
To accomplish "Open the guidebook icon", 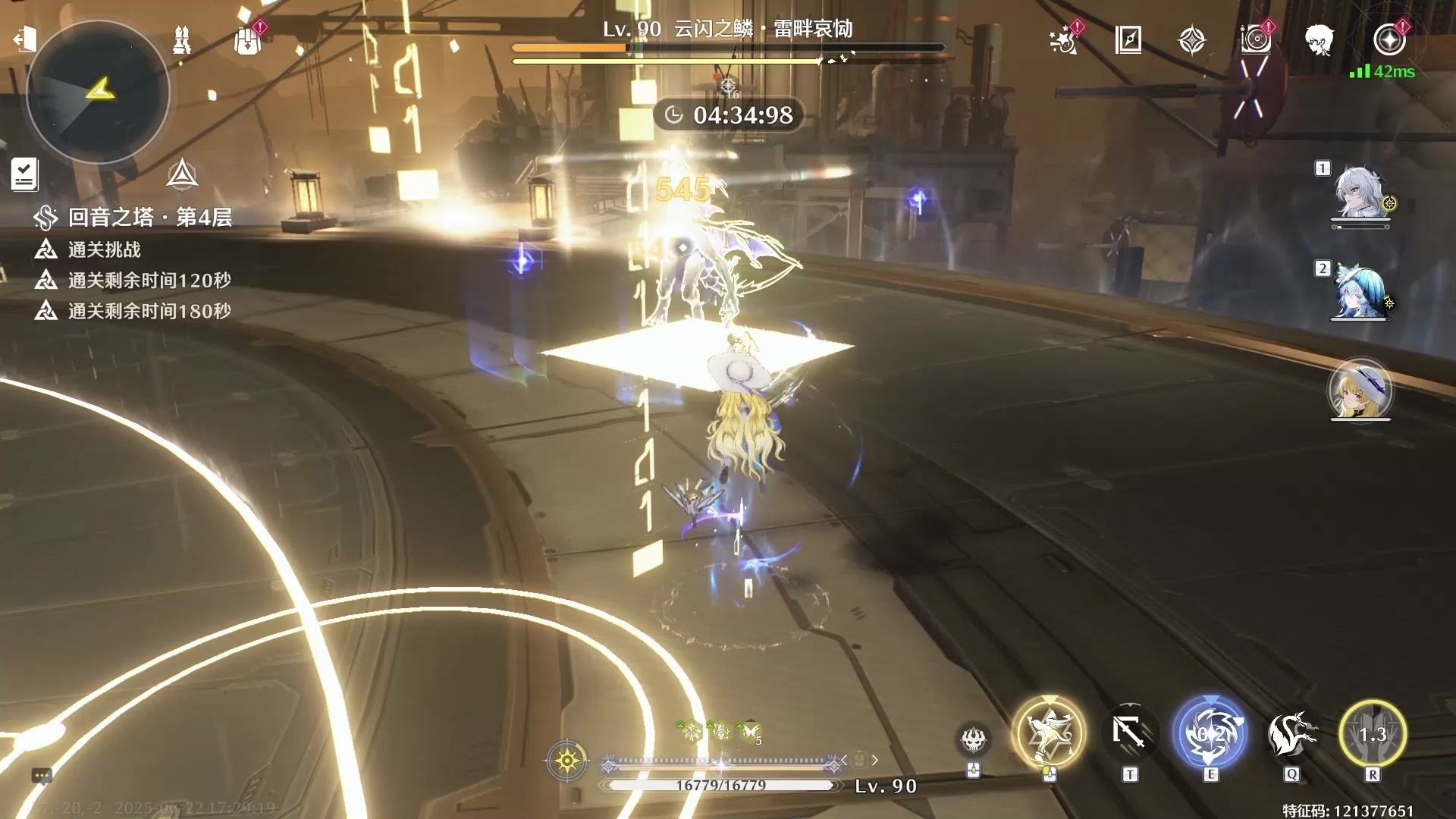I will 1128,39.
